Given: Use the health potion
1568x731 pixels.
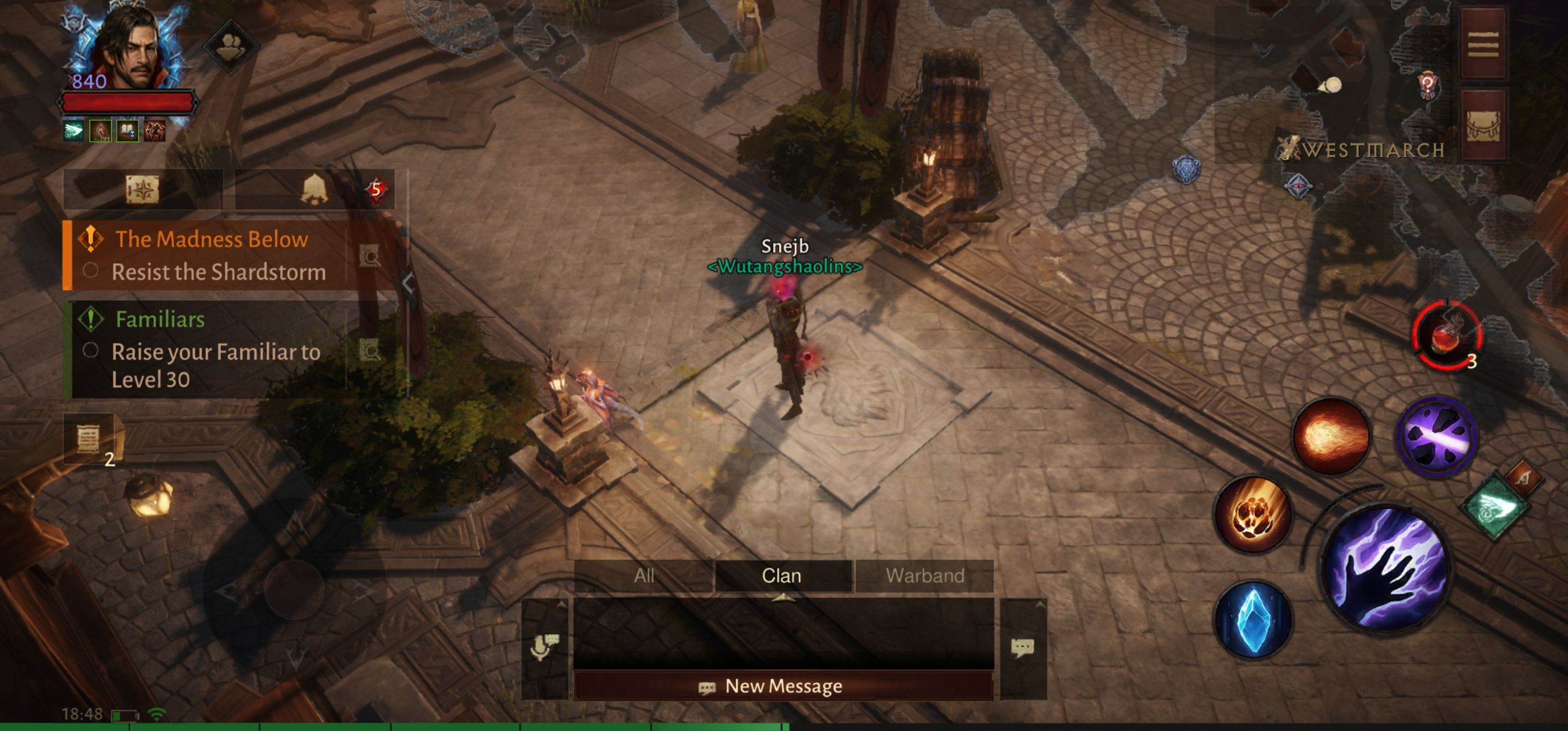Looking at the screenshot, I should 1446,335.
